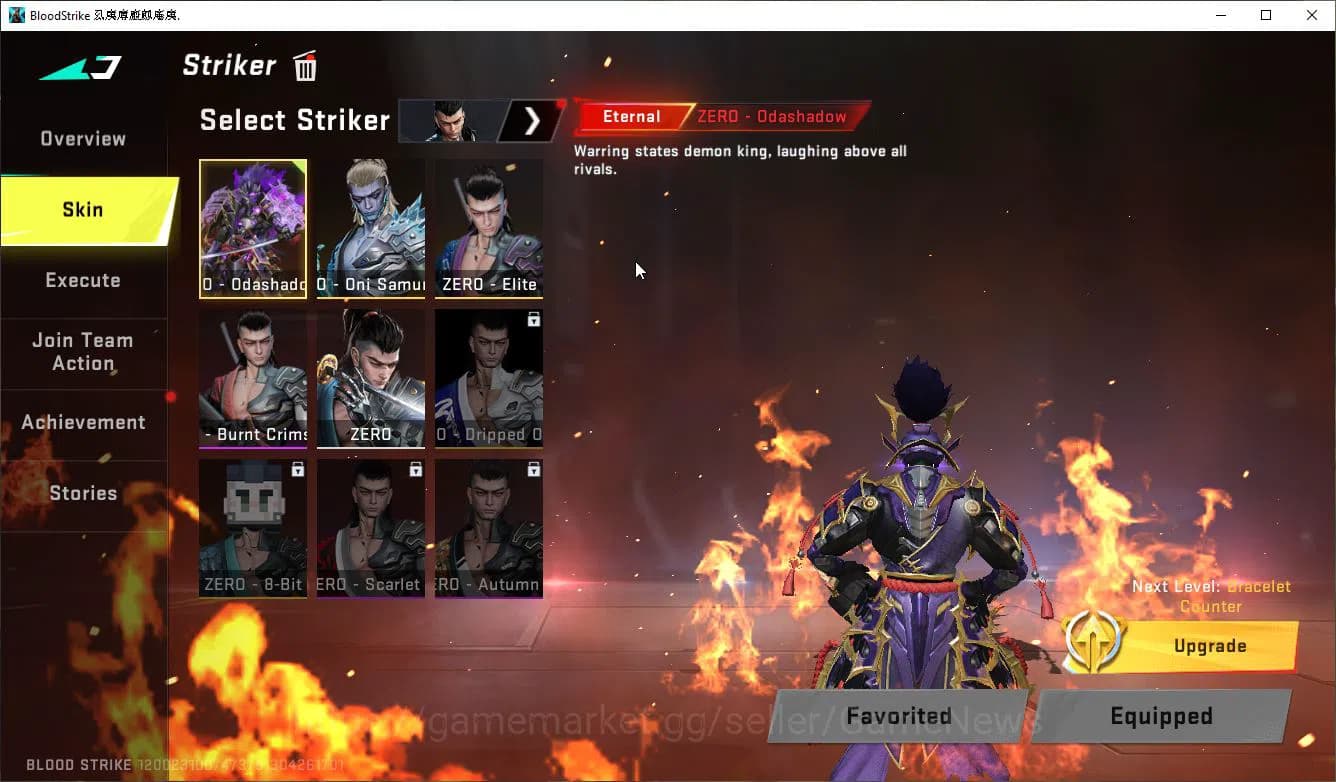This screenshot has width=1336, height=782.
Task: Open the Execute tab
Action: (x=83, y=280)
